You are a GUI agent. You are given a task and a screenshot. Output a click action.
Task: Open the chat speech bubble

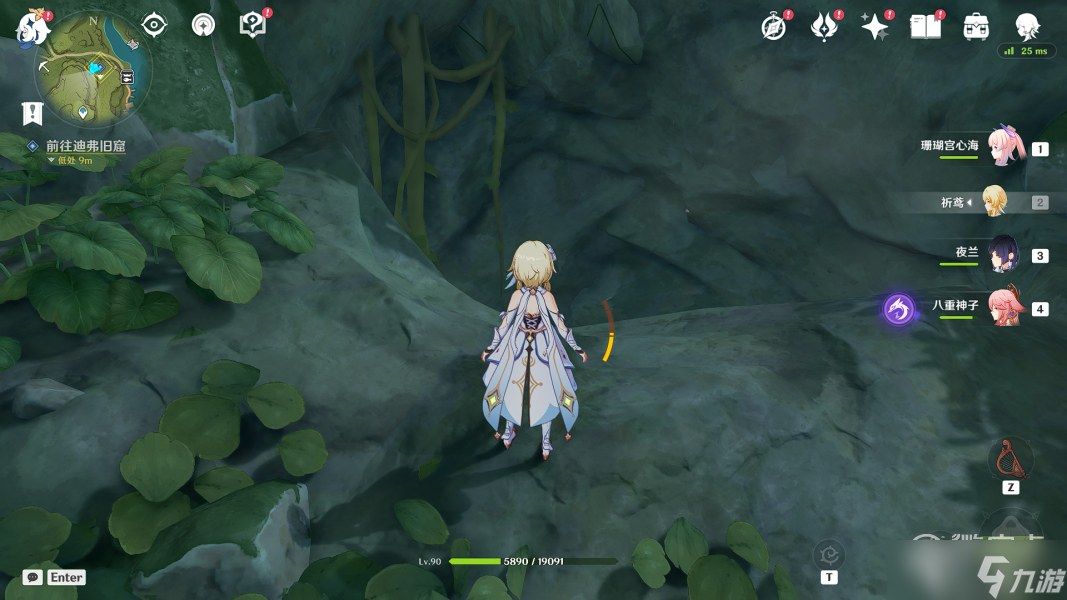tap(33, 577)
